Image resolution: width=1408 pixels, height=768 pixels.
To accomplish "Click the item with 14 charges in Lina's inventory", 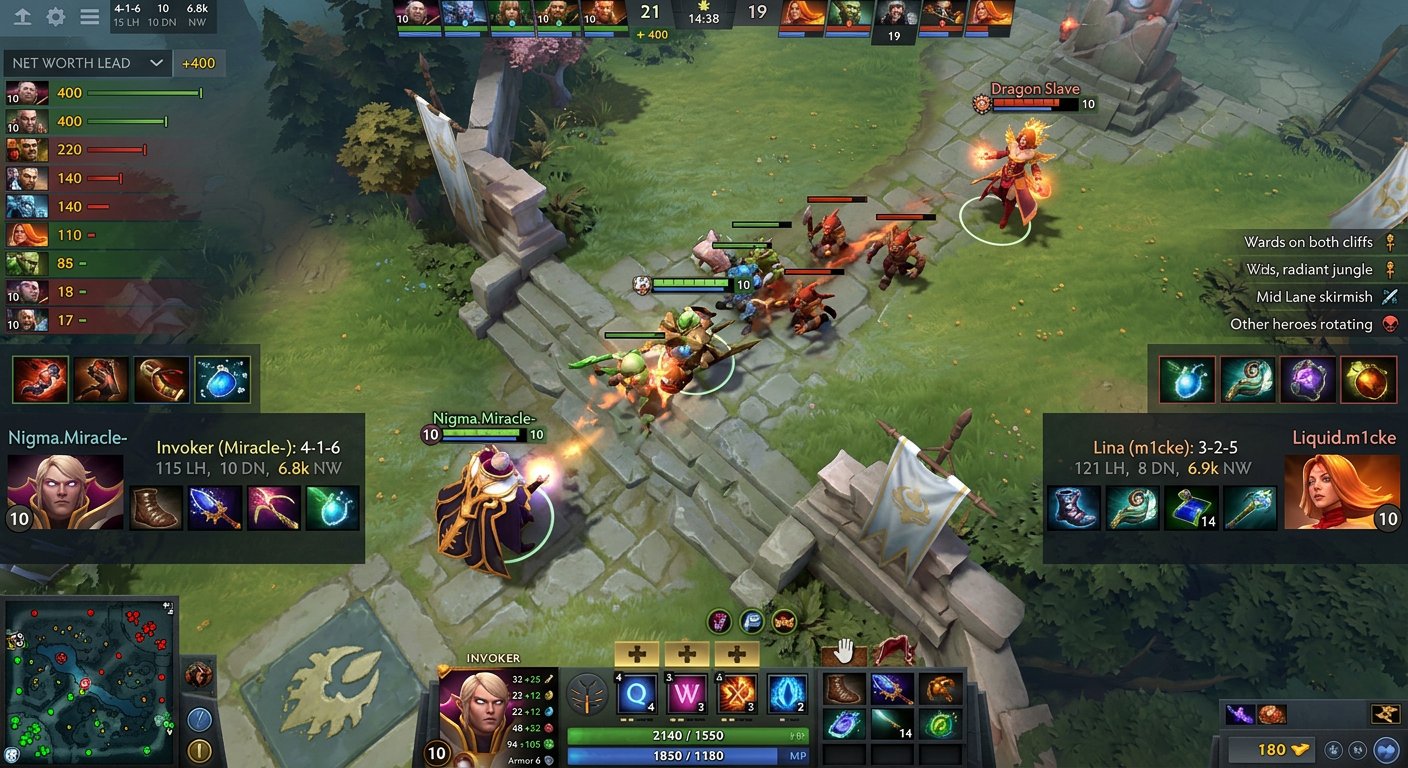I will click(x=1190, y=508).
